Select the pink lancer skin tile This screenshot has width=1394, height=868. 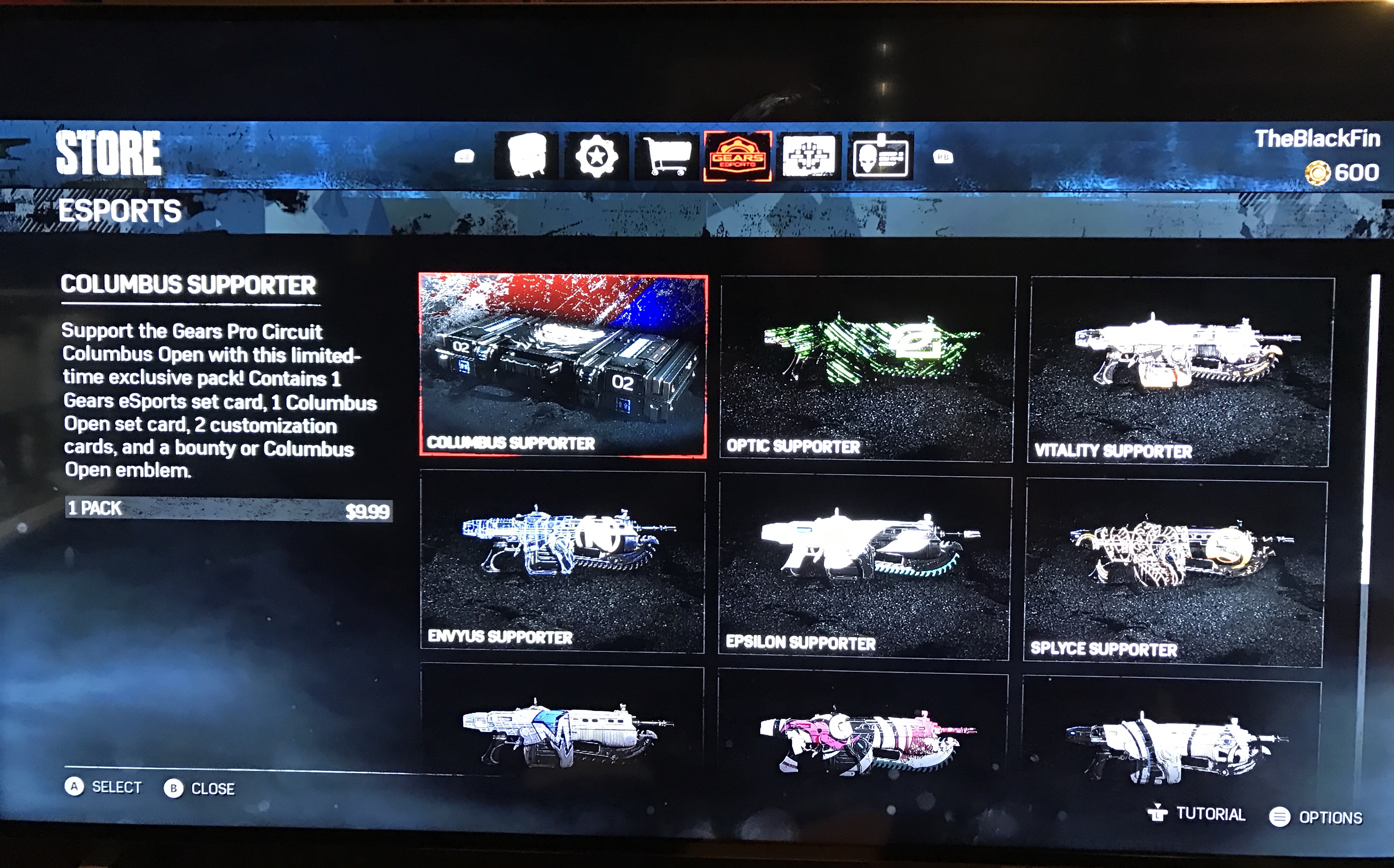click(863, 740)
